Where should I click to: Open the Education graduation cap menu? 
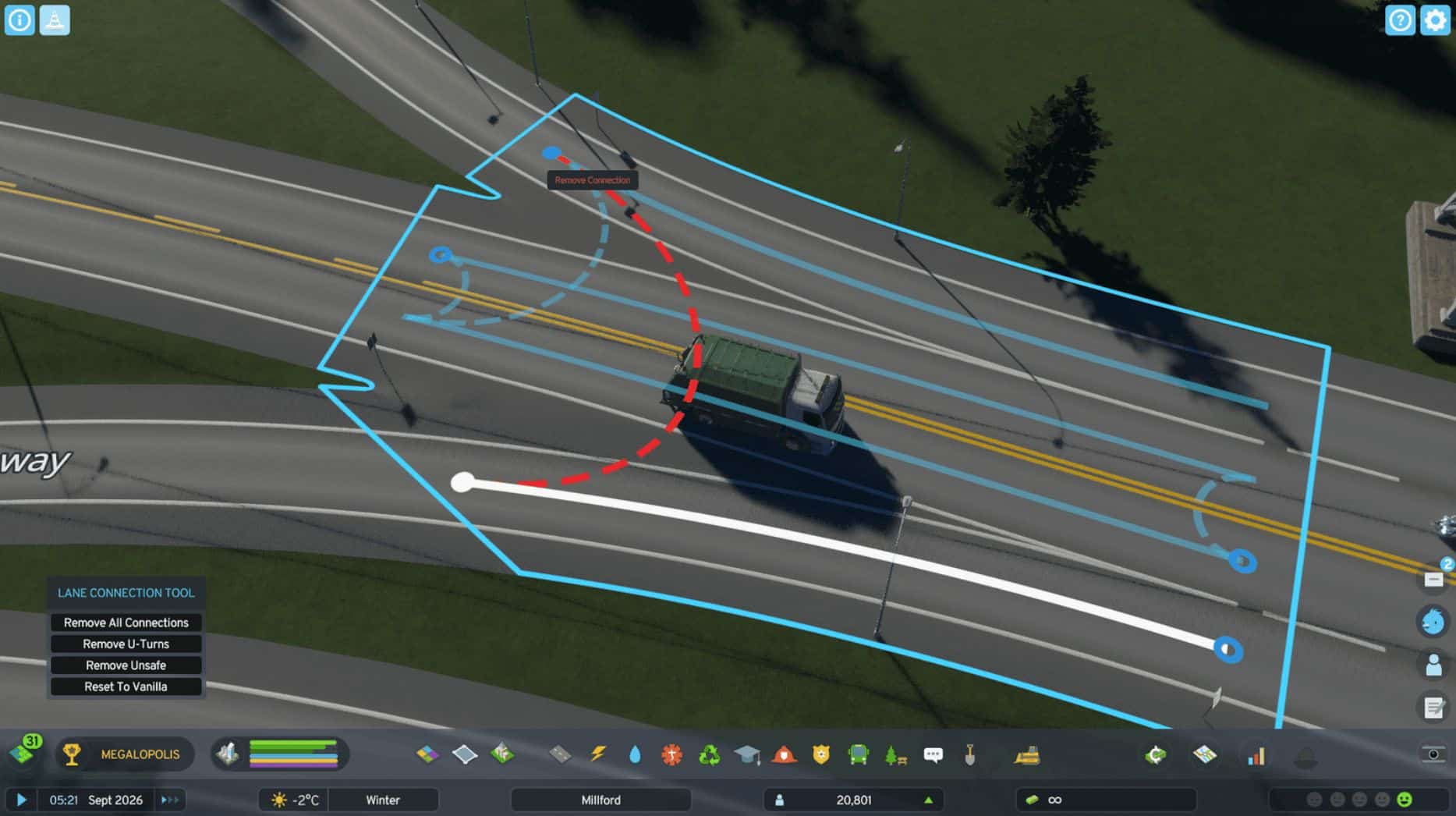pyautogui.click(x=746, y=754)
